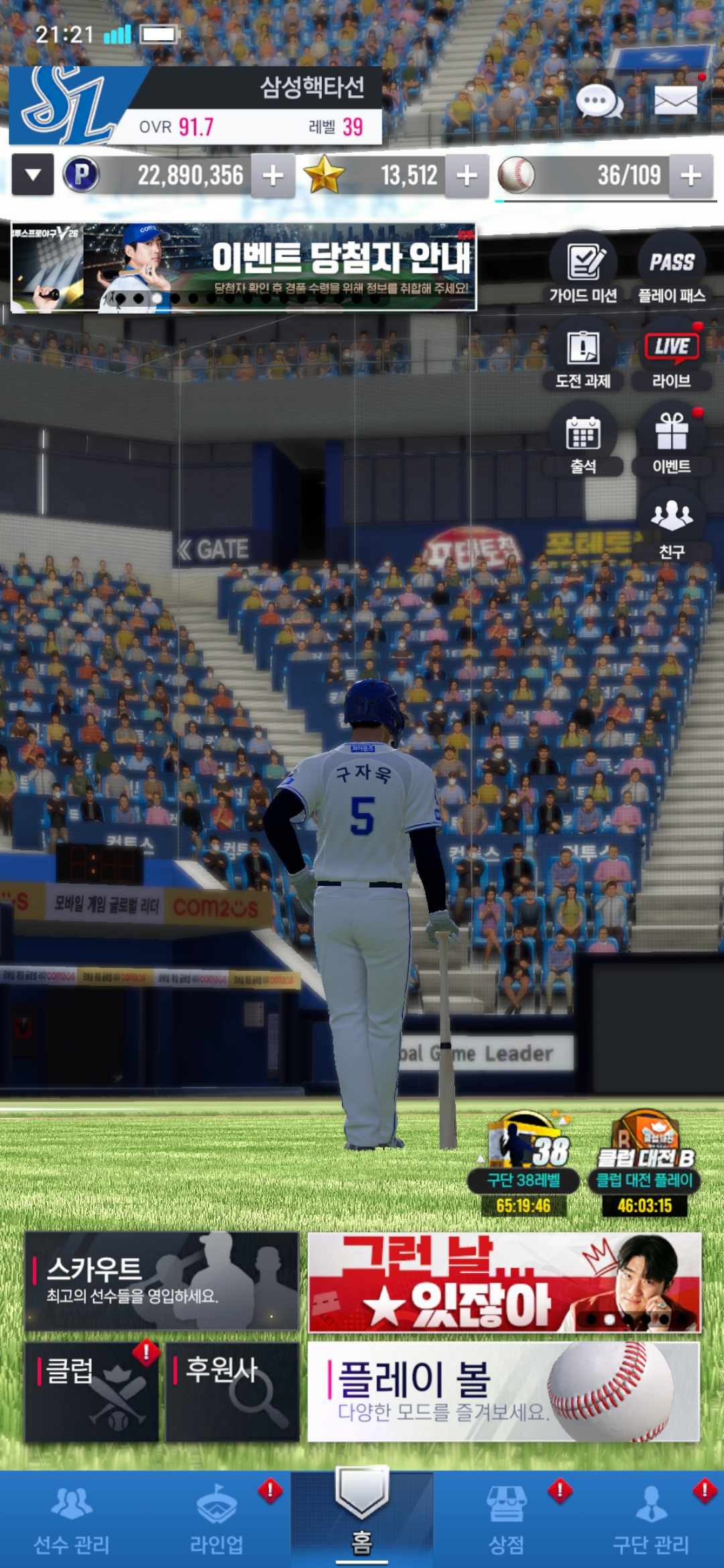Select 플레이 볼 to play ball

pyautogui.click(x=503, y=1391)
